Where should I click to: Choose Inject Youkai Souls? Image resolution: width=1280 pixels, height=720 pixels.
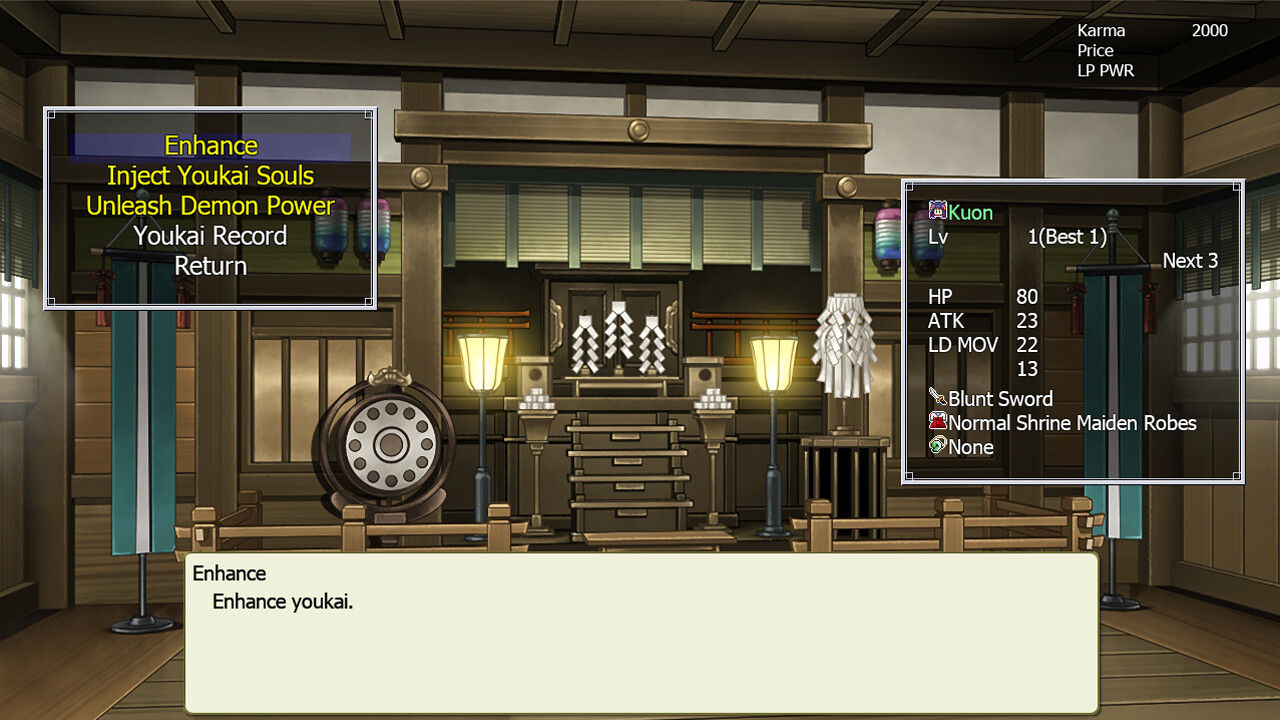[x=211, y=175]
